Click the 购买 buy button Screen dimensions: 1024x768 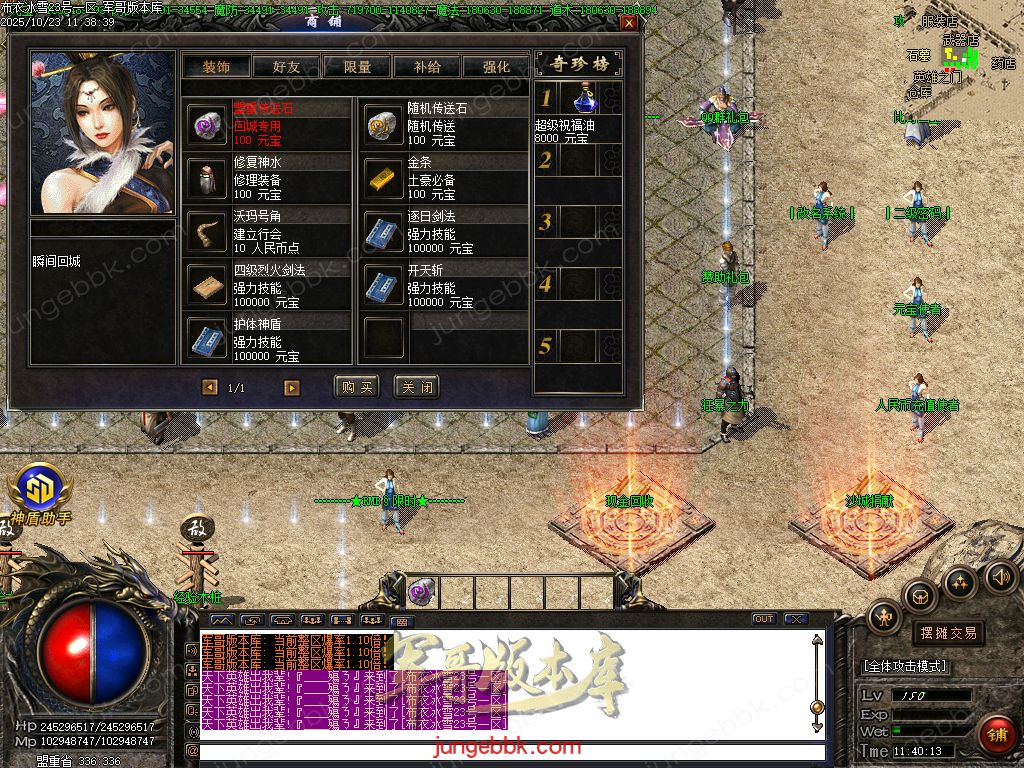pyautogui.click(x=357, y=387)
